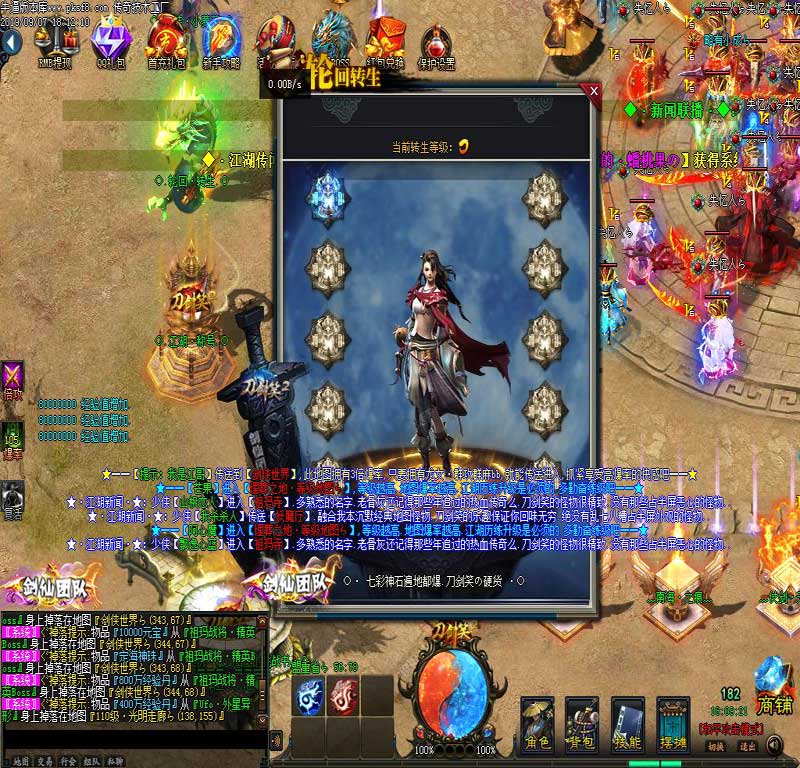Open the 摆摊 stall vendor button

click(x=673, y=722)
